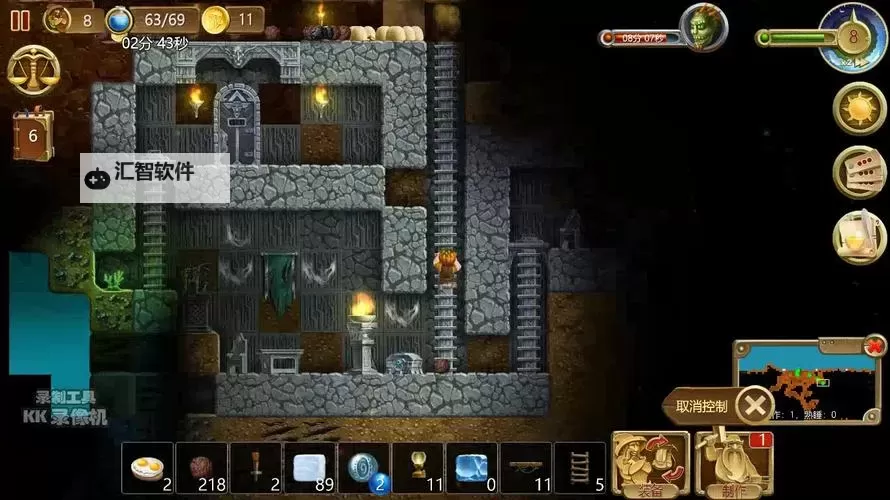Select the blue mana potion icon

(120, 19)
